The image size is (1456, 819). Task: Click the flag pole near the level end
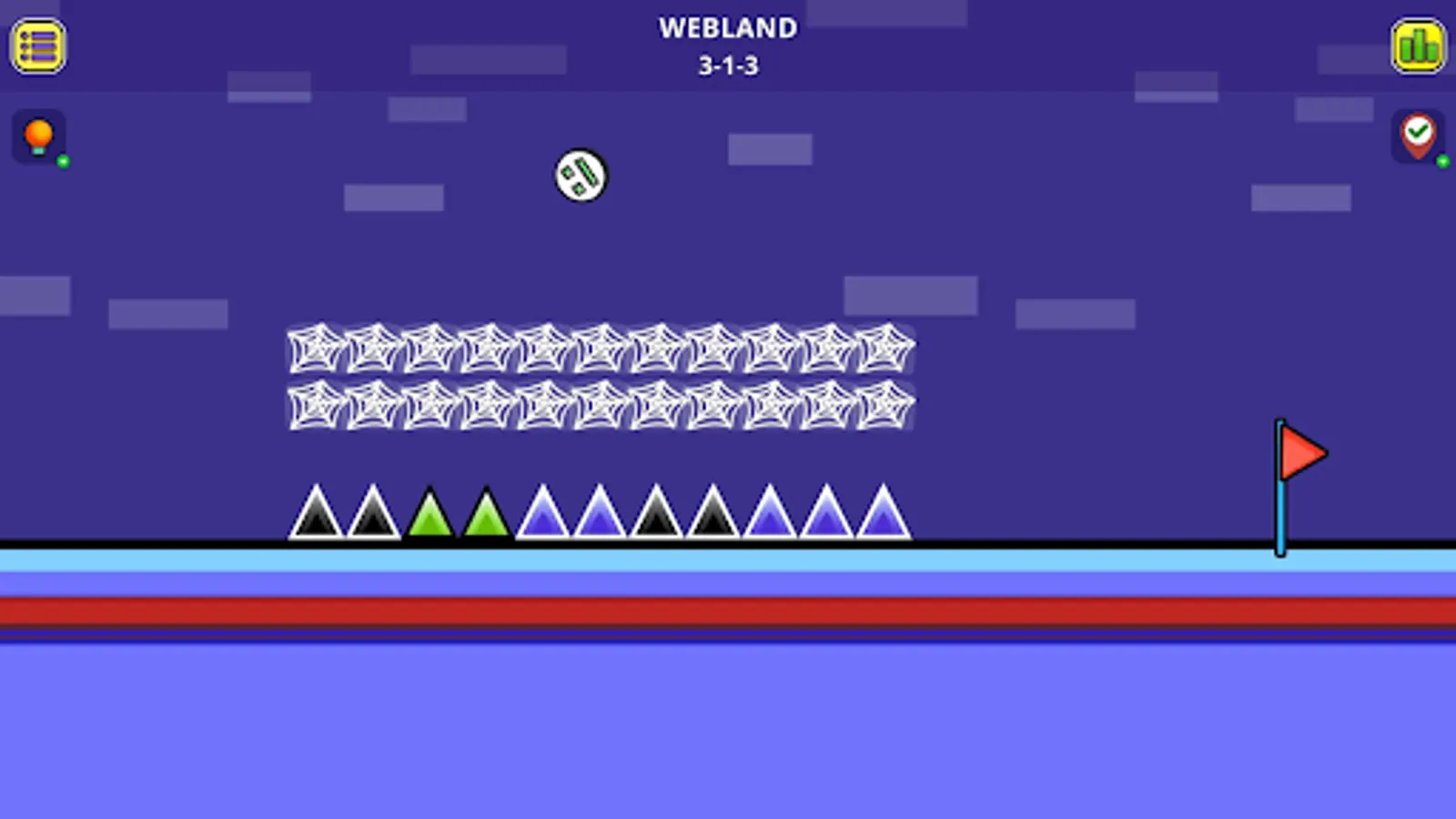click(x=1281, y=510)
